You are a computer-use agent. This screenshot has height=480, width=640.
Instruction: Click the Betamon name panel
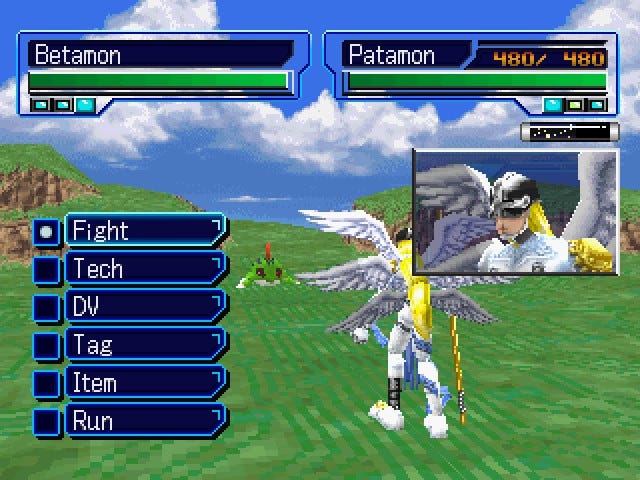(160, 53)
